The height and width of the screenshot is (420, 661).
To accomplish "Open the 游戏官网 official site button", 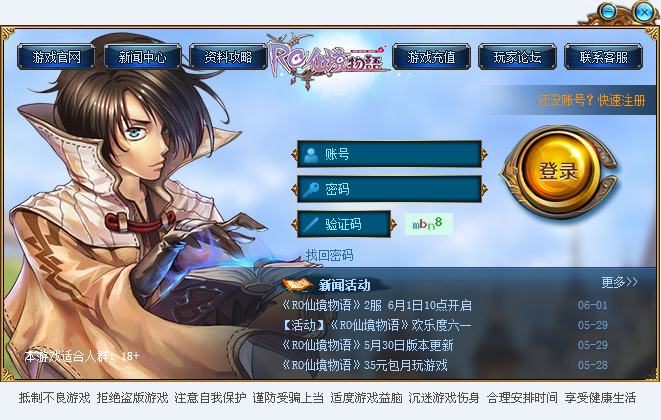I will [x=56, y=57].
